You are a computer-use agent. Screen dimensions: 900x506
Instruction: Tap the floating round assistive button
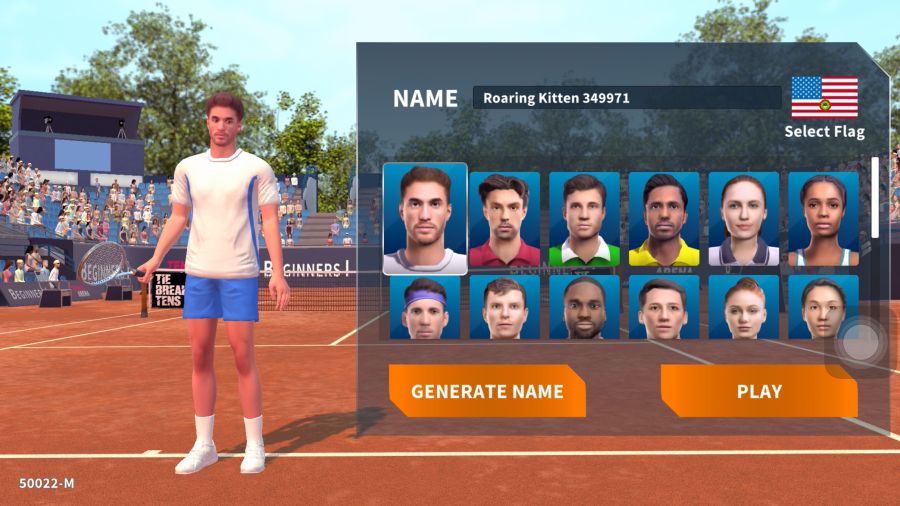click(859, 342)
